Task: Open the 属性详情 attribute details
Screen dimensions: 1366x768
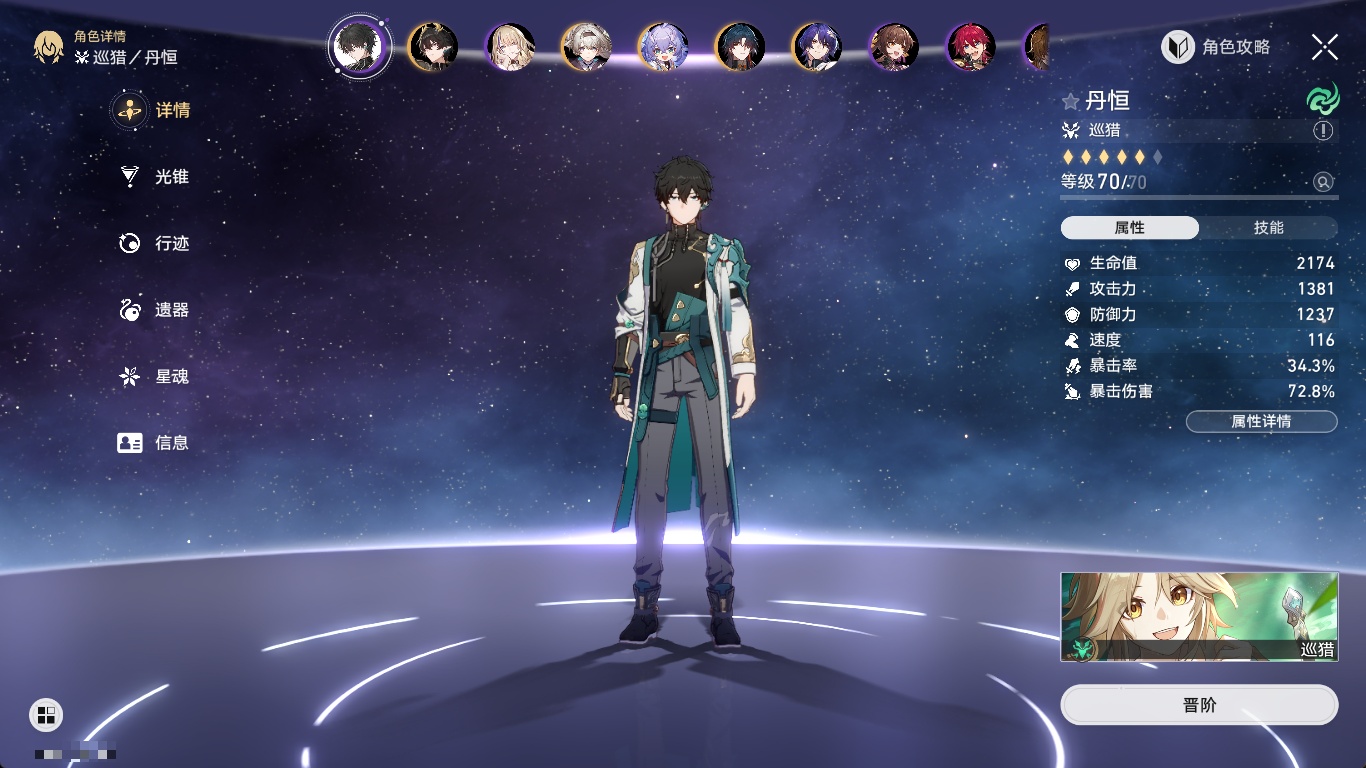Action: point(1261,422)
